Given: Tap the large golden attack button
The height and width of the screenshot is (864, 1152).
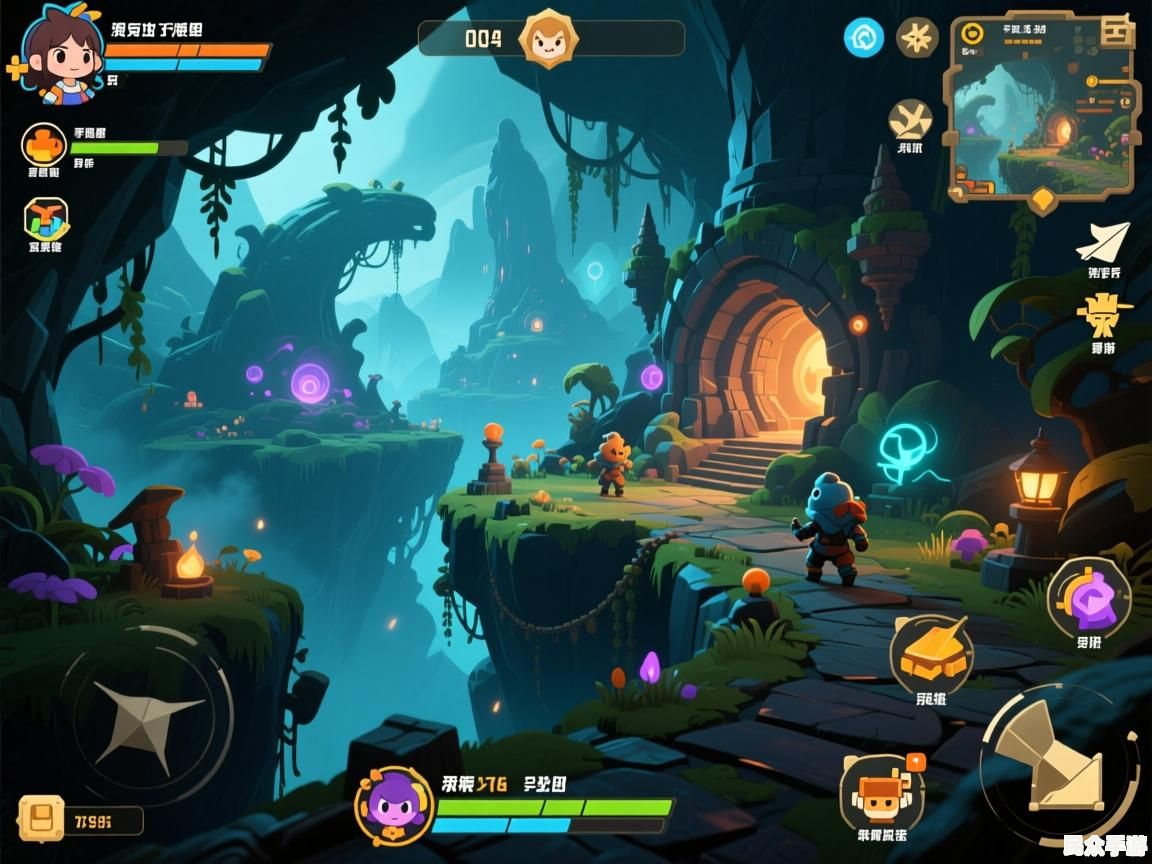Looking at the screenshot, I should pos(1056,764).
